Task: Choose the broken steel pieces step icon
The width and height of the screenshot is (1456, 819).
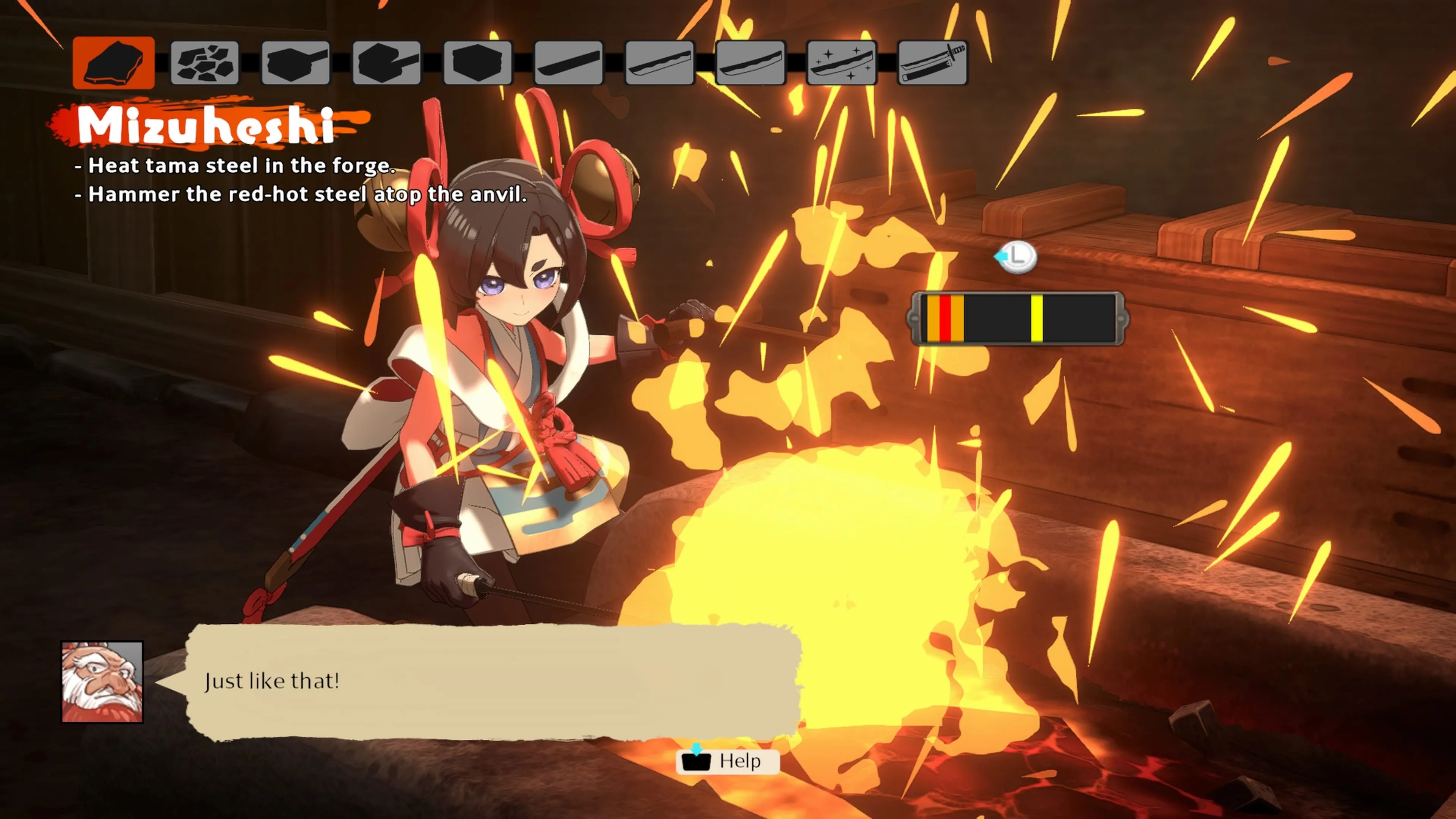Action: tap(205, 62)
